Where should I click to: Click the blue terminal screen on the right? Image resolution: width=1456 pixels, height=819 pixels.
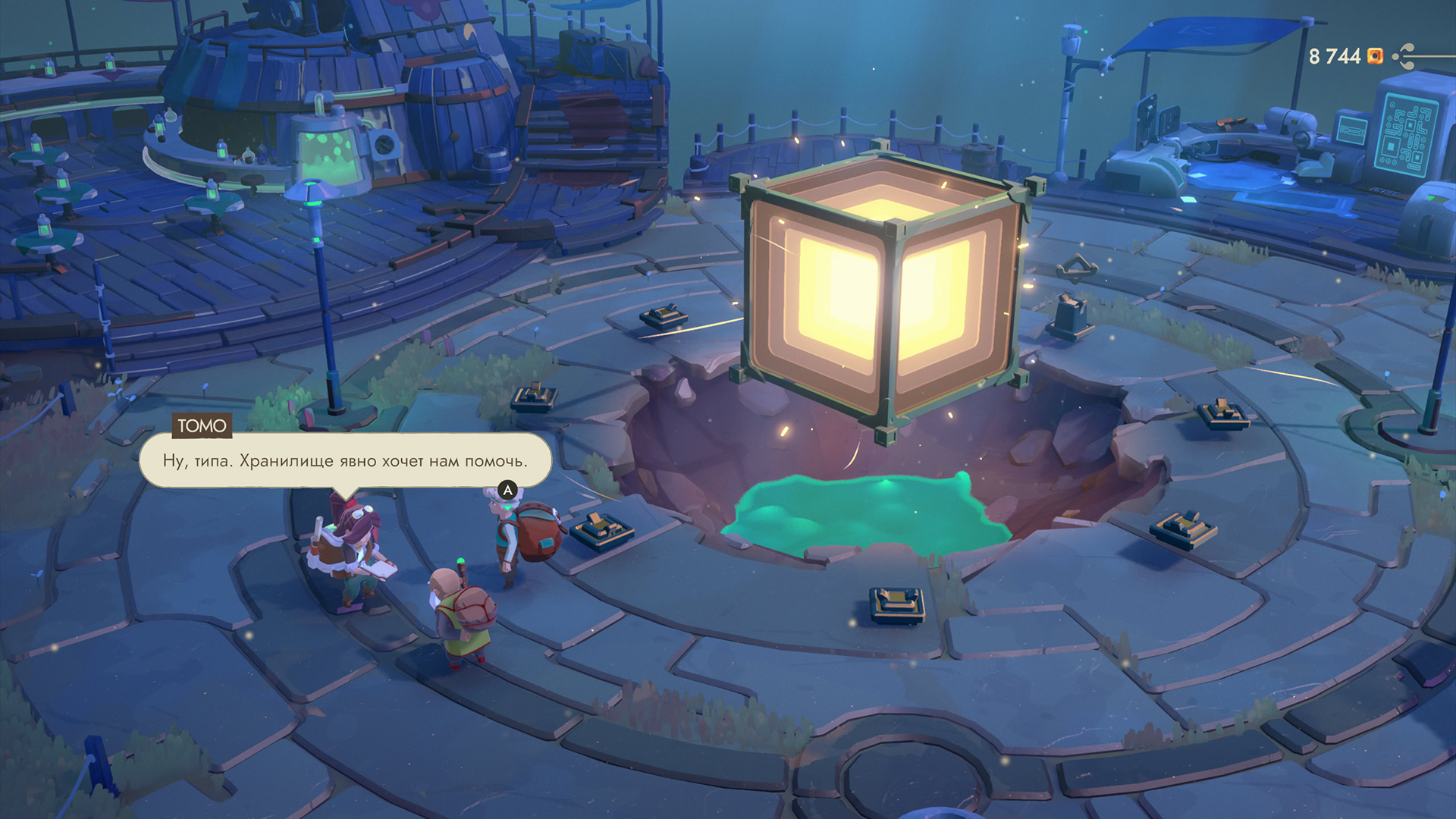pyautogui.click(x=1407, y=133)
